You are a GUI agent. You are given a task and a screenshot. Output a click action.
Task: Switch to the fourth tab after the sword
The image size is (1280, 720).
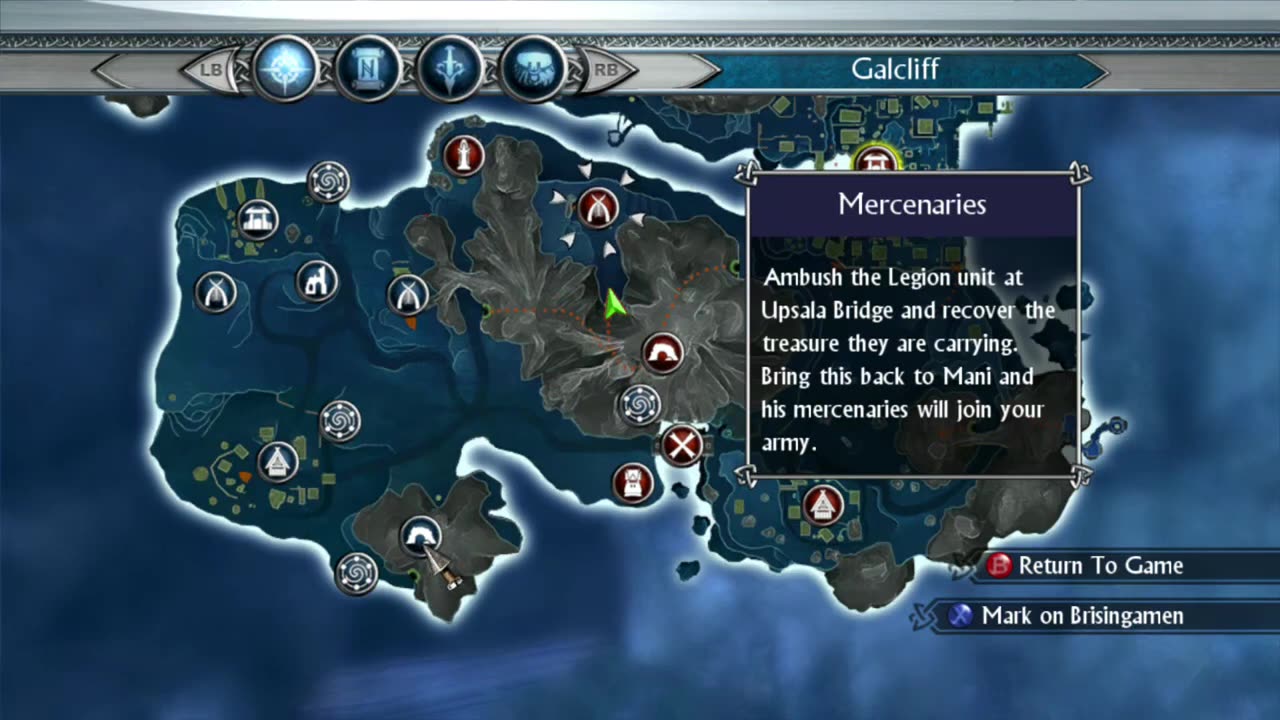coord(532,70)
